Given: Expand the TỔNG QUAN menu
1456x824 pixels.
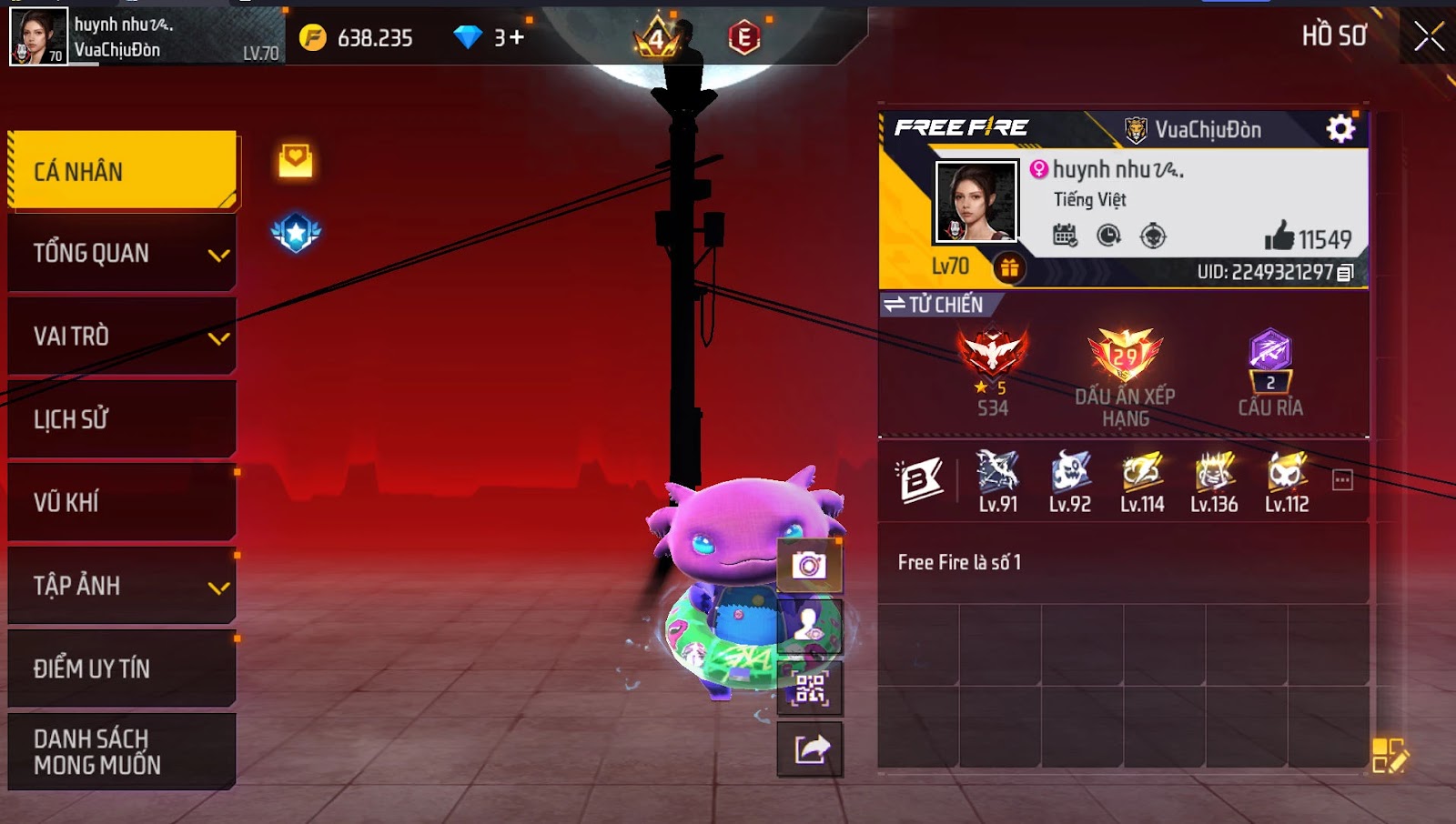Looking at the screenshot, I should [x=123, y=253].
